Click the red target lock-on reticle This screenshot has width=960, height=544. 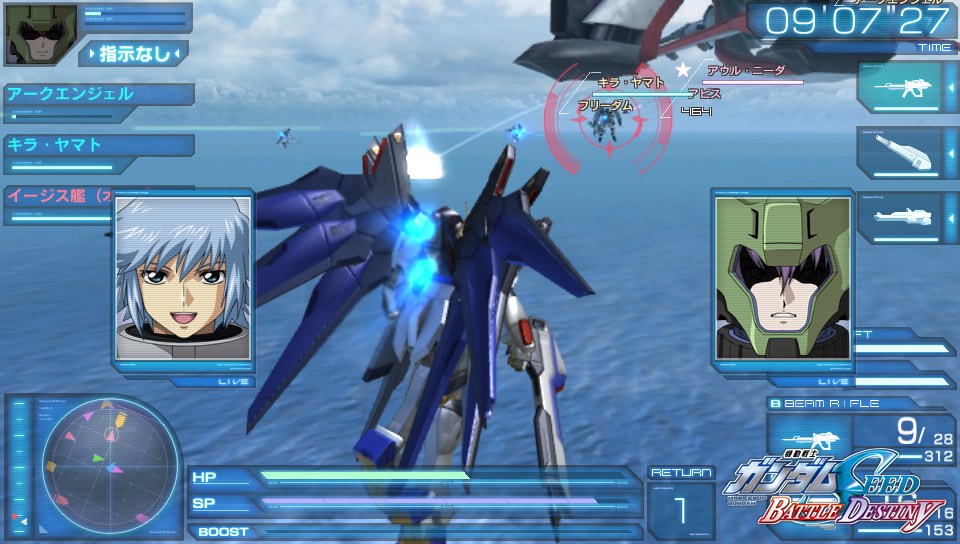point(608,122)
